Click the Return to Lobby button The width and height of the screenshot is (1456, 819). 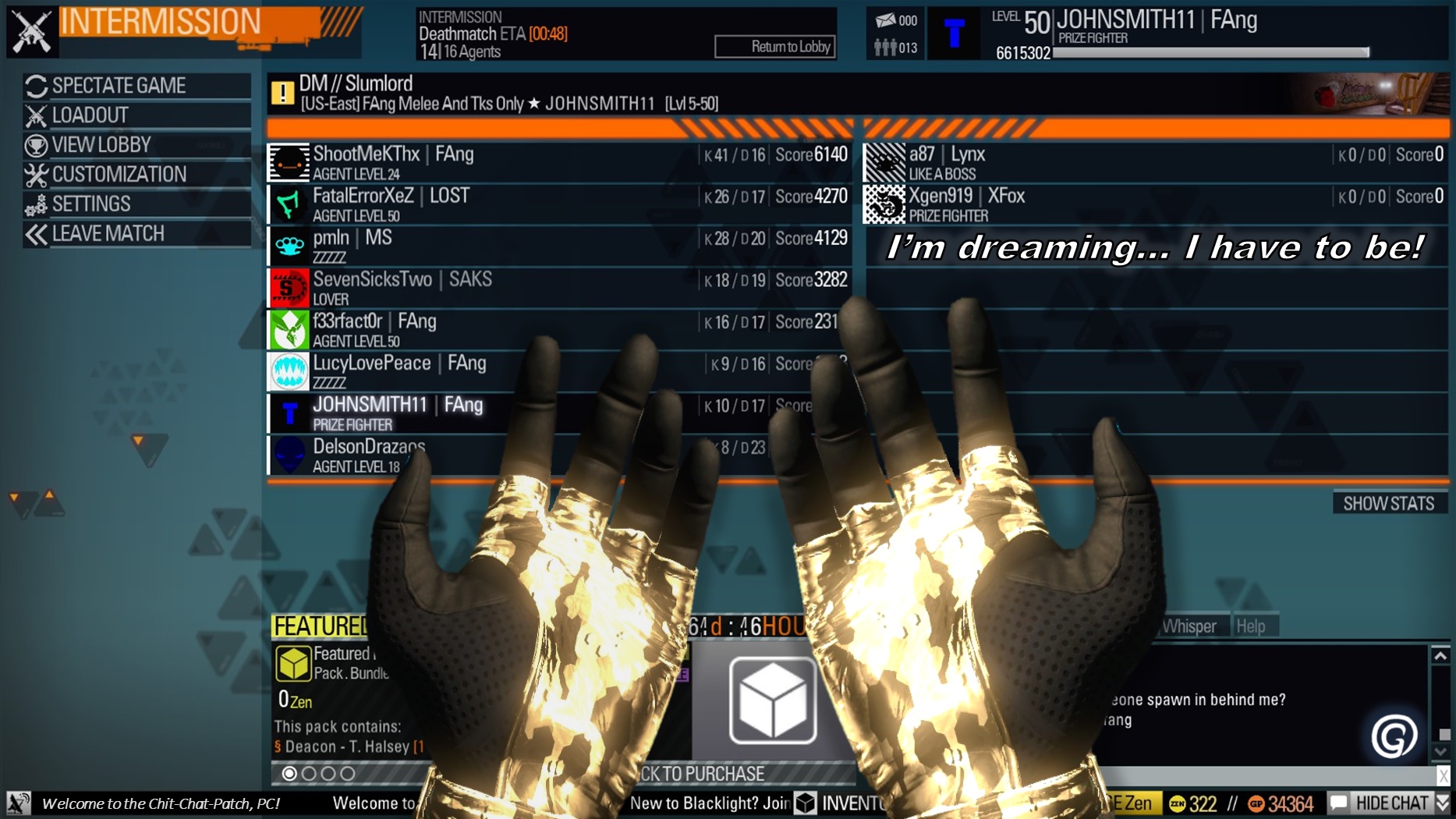click(x=774, y=46)
